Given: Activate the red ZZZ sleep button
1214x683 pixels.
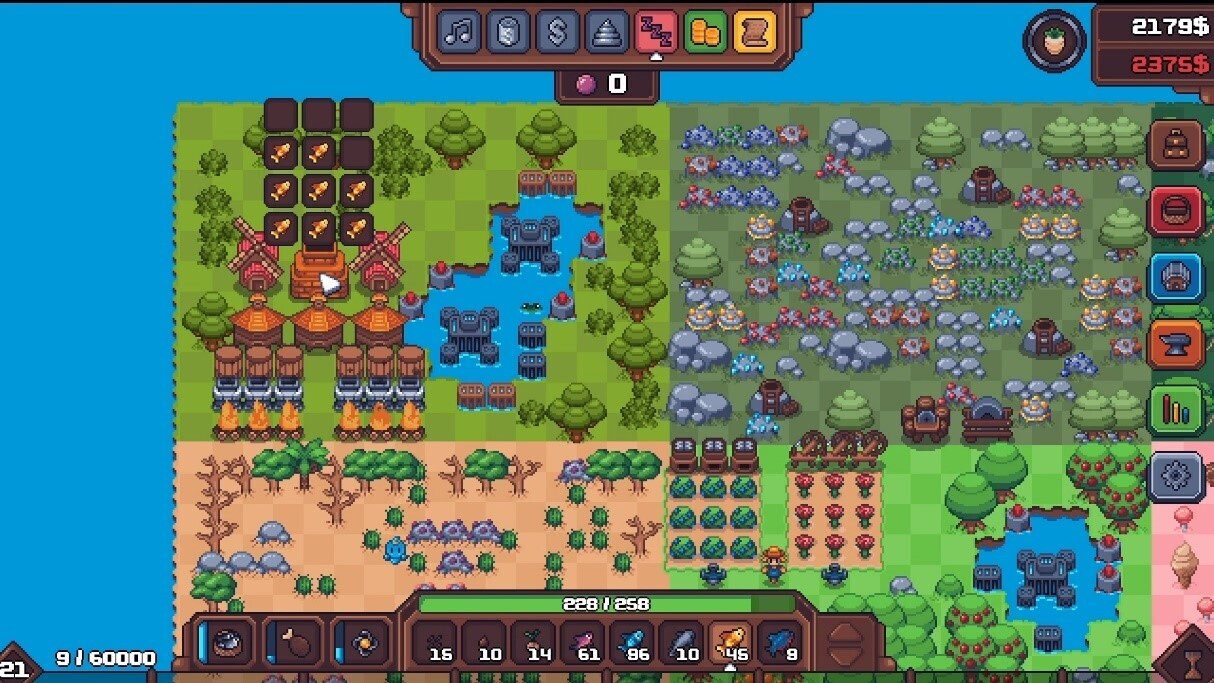Looking at the screenshot, I should [656, 33].
